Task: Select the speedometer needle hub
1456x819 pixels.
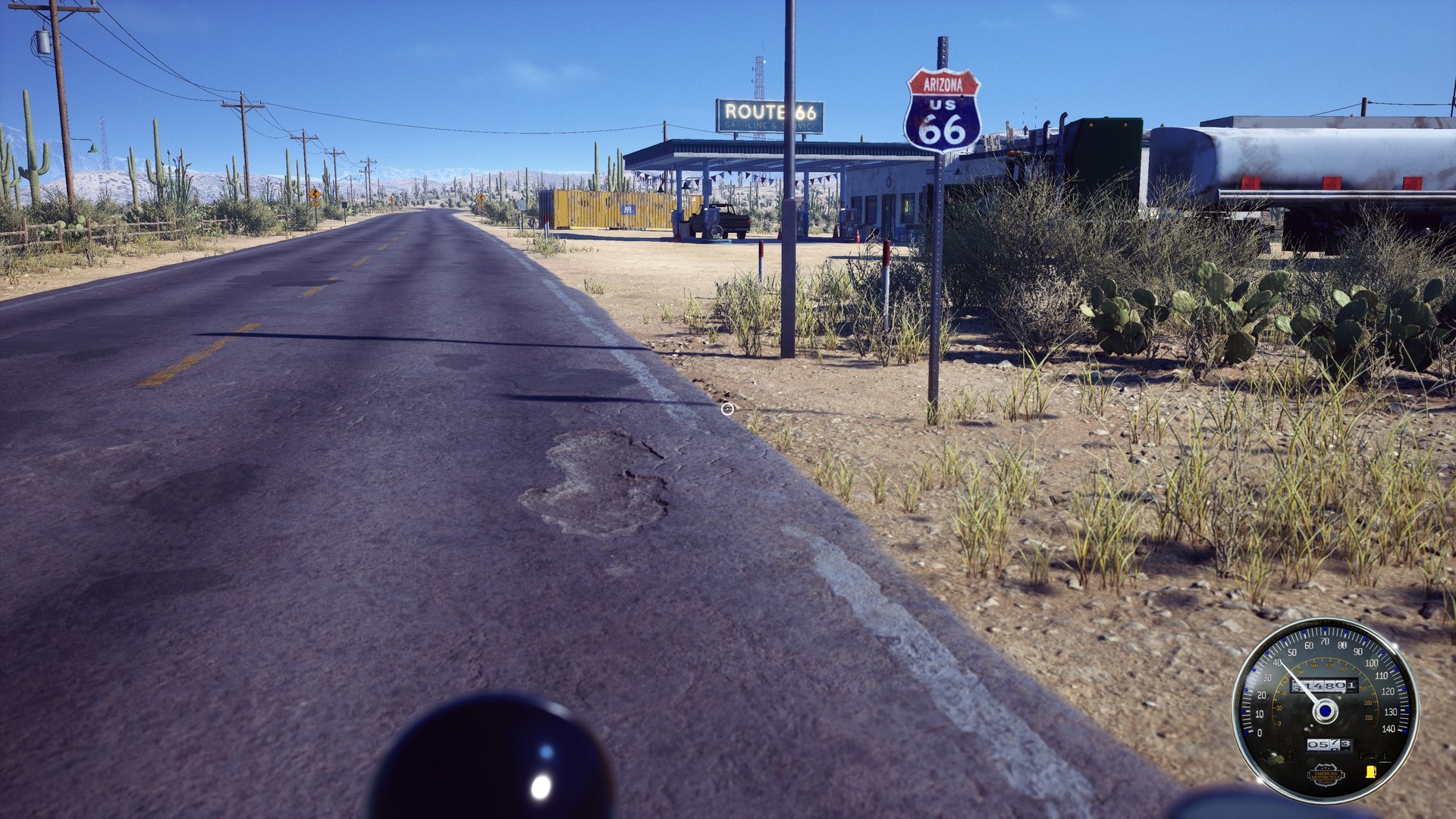Action: [x=1326, y=711]
